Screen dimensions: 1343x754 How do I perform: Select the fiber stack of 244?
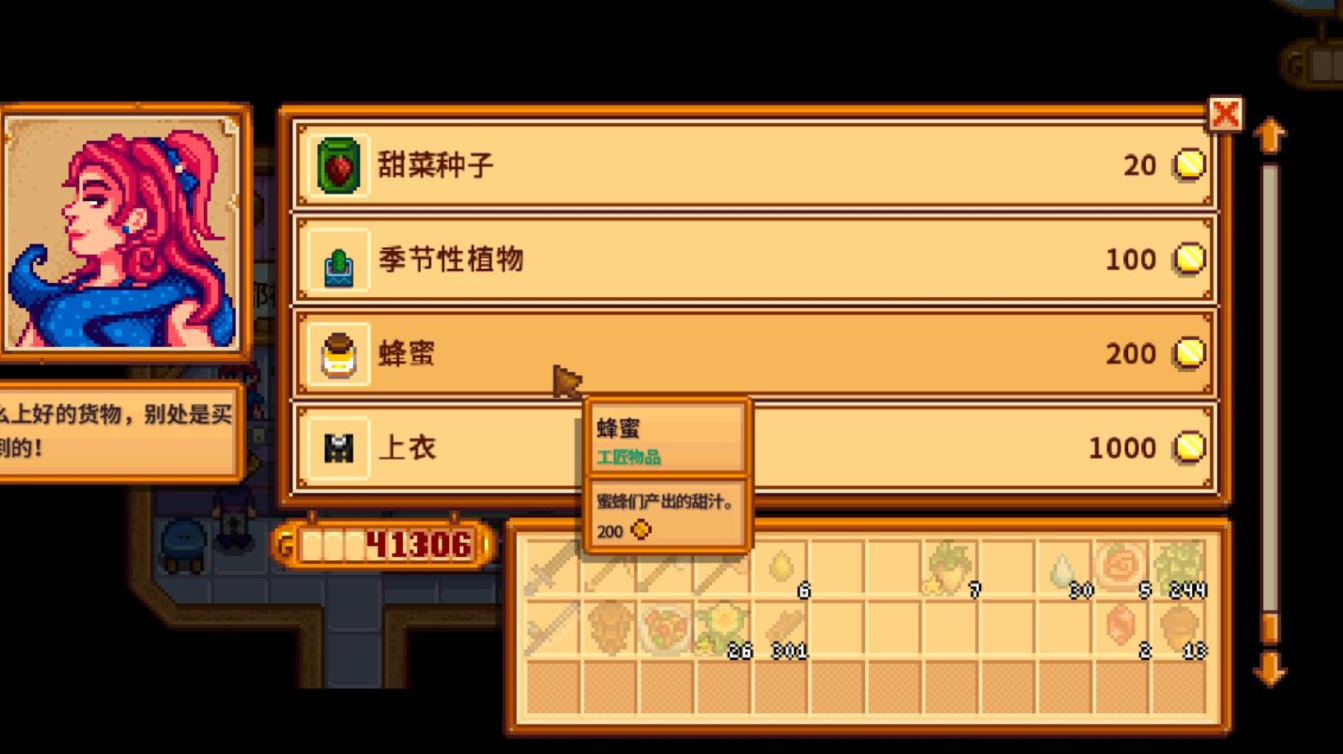click(x=1180, y=570)
